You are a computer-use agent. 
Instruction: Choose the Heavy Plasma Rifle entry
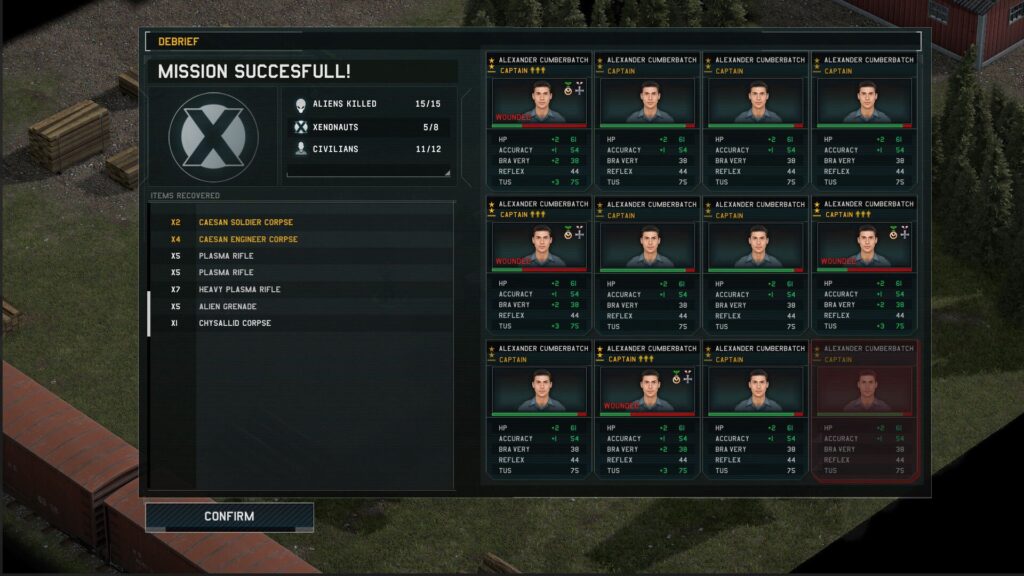pos(239,289)
